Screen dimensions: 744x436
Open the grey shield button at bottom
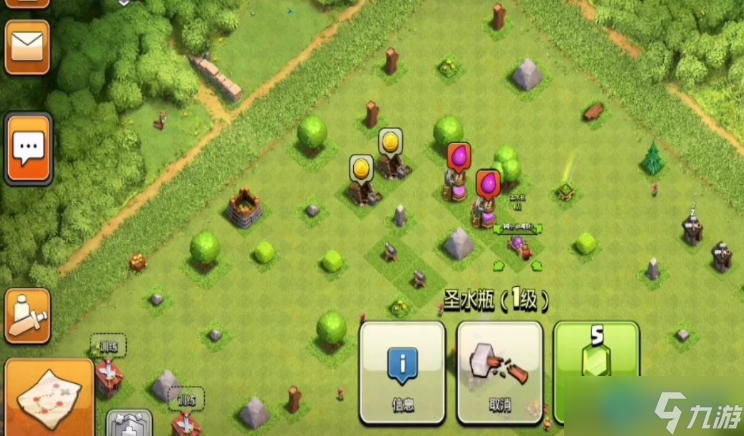129,424
